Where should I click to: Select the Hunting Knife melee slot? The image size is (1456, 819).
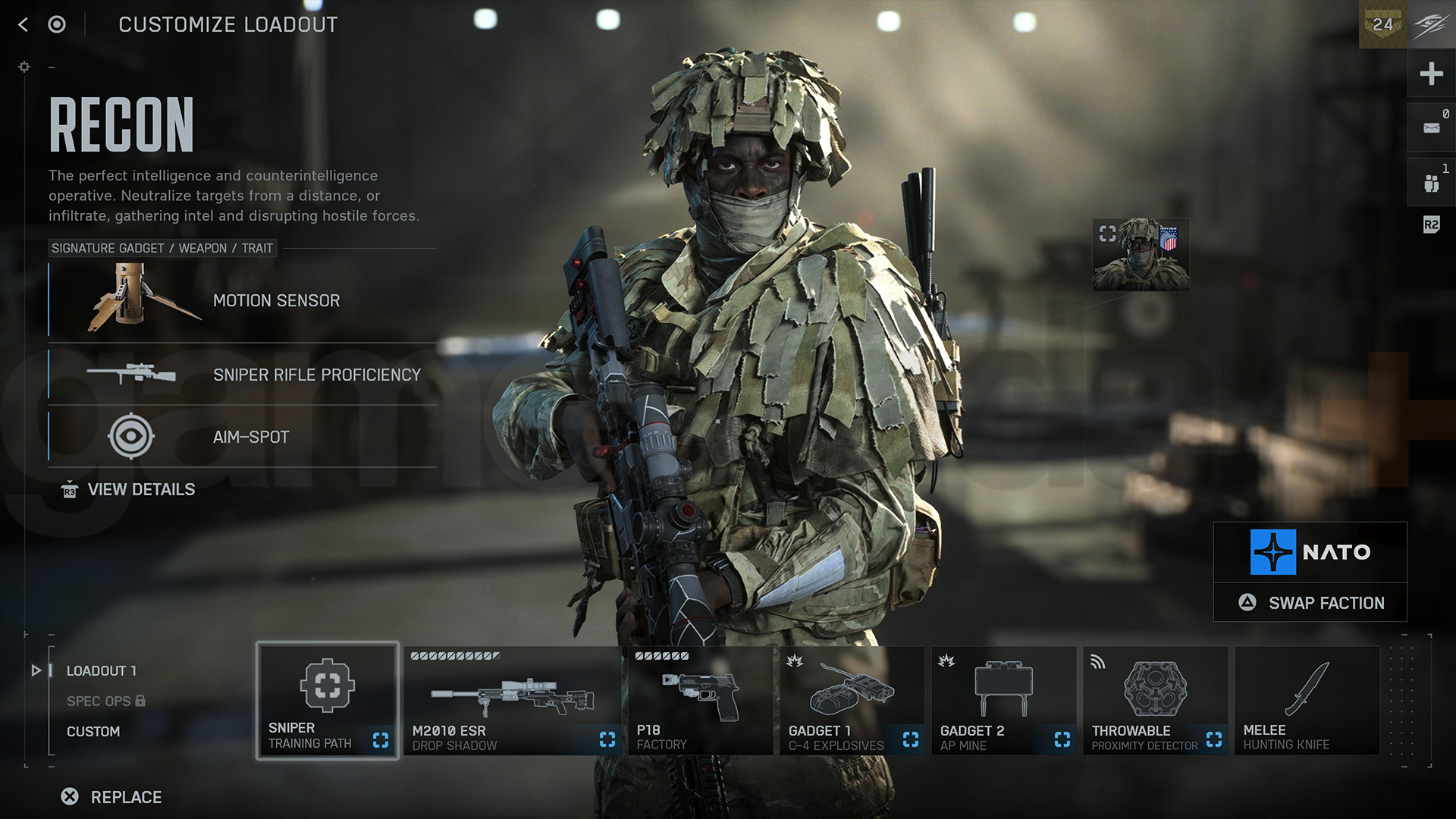coord(1307,701)
